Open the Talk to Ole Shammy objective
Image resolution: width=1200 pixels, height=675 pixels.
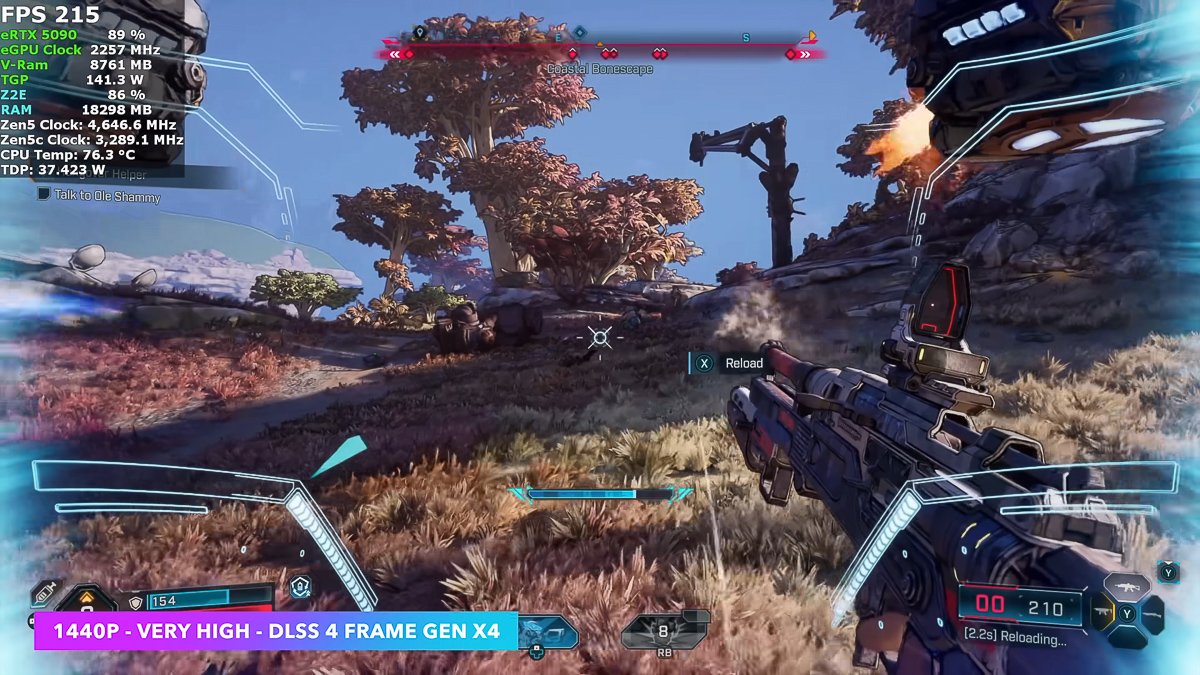pyautogui.click(x=107, y=196)
